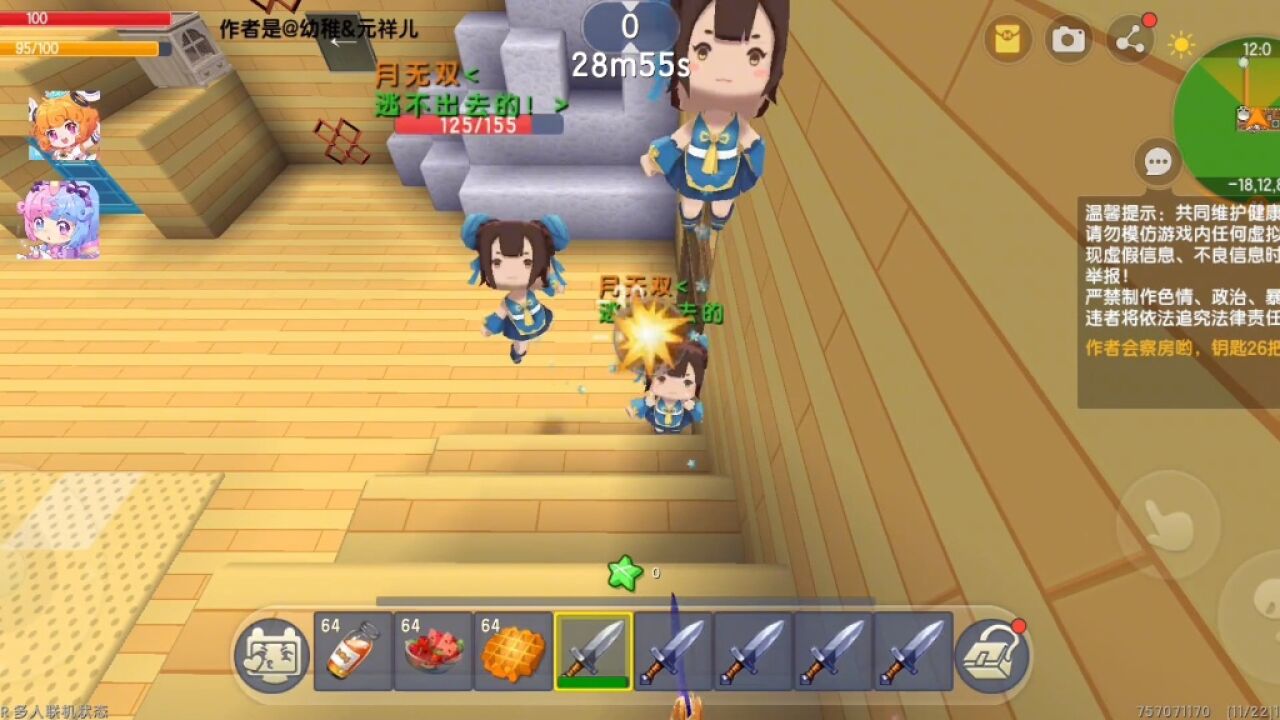Screen dimensions: 1280x720
Task: Open the yellow envelope icon
Action: point(1008,40)
